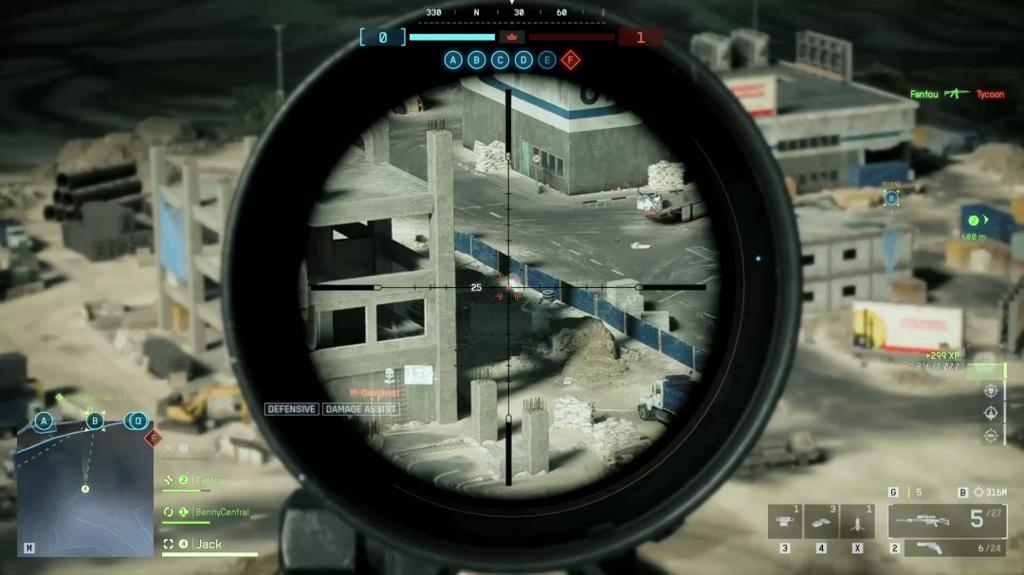Select objective E in the top capture bar

546,60
